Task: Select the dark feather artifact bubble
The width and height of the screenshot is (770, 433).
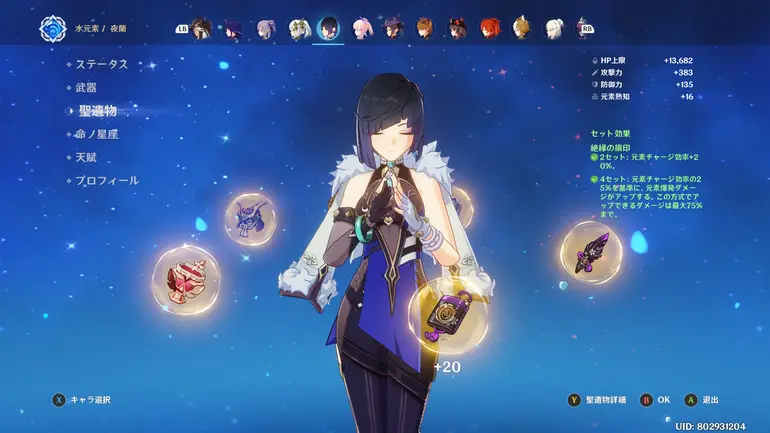Action: (x=590, y=252)
